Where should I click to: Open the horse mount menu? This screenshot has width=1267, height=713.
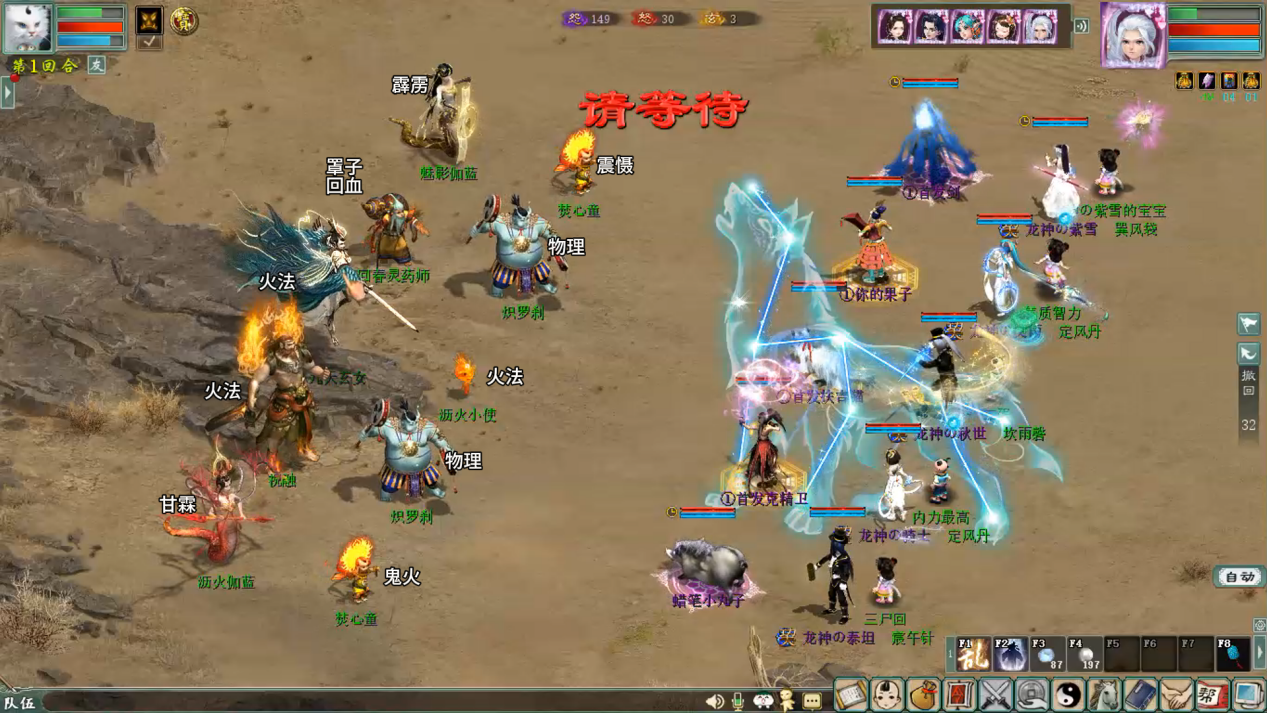click(x=1104, y=694)
